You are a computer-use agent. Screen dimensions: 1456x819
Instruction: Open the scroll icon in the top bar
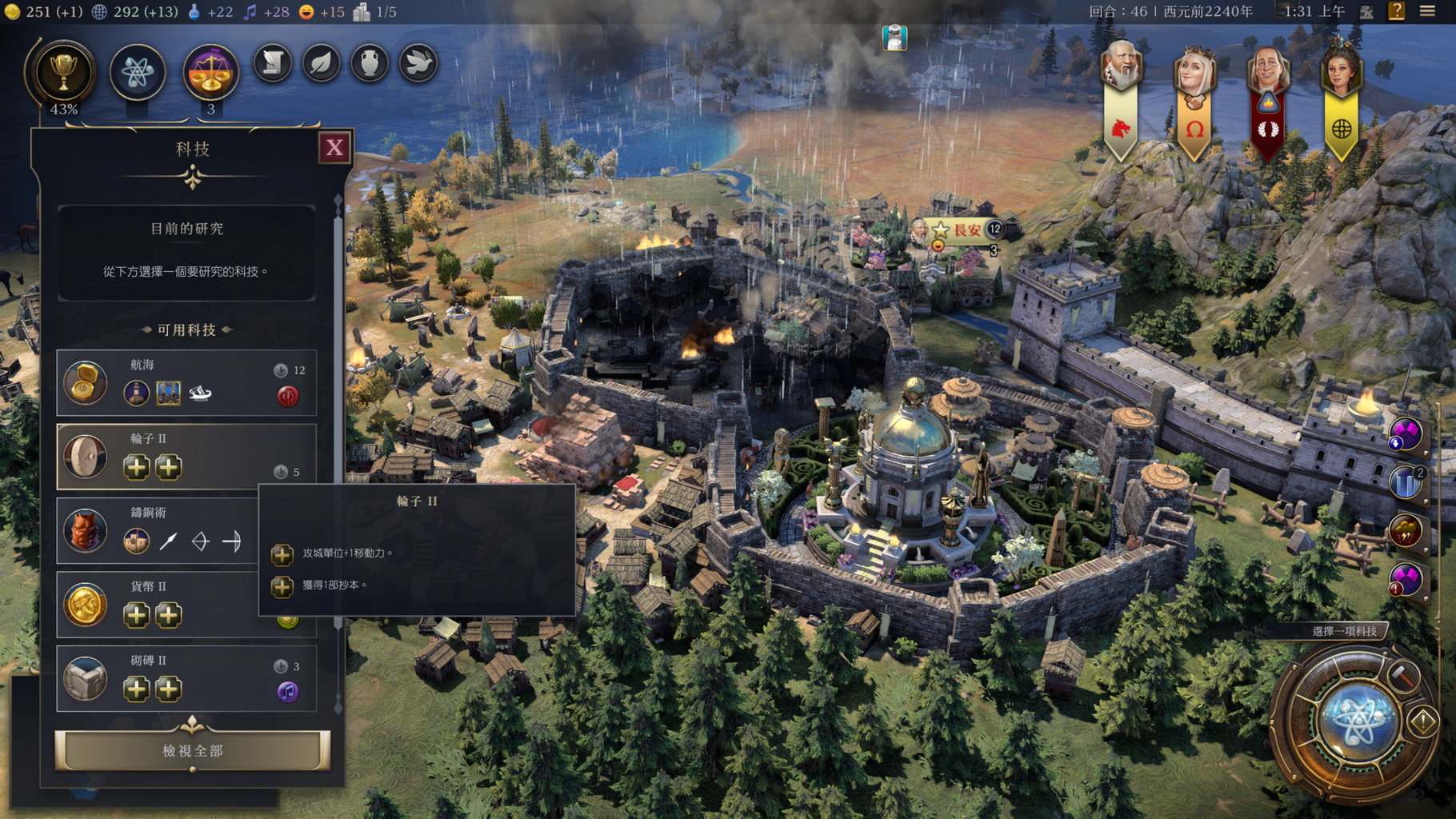[x=272, y=63]
